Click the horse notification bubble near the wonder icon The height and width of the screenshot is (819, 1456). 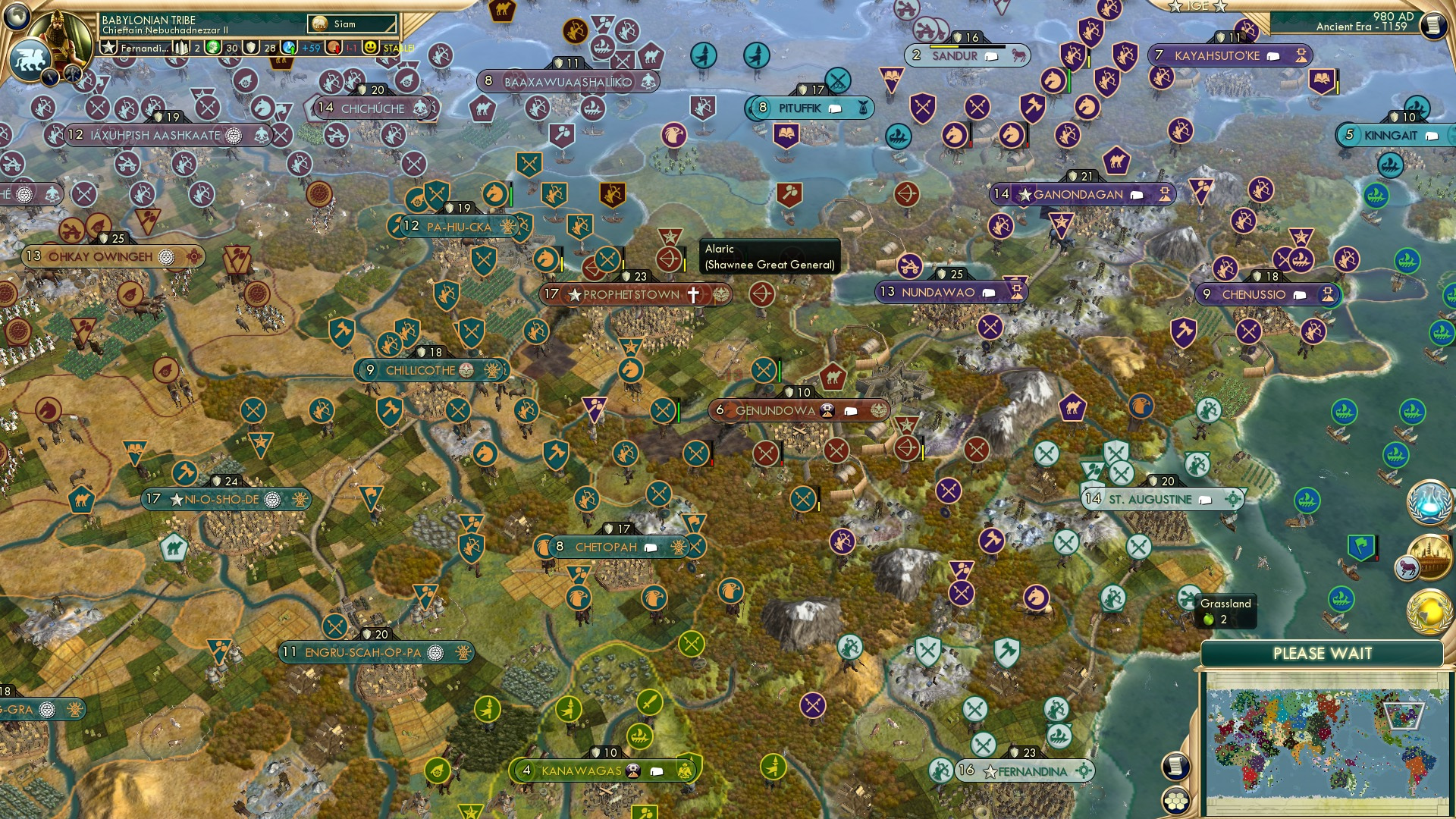(1407, 567)
